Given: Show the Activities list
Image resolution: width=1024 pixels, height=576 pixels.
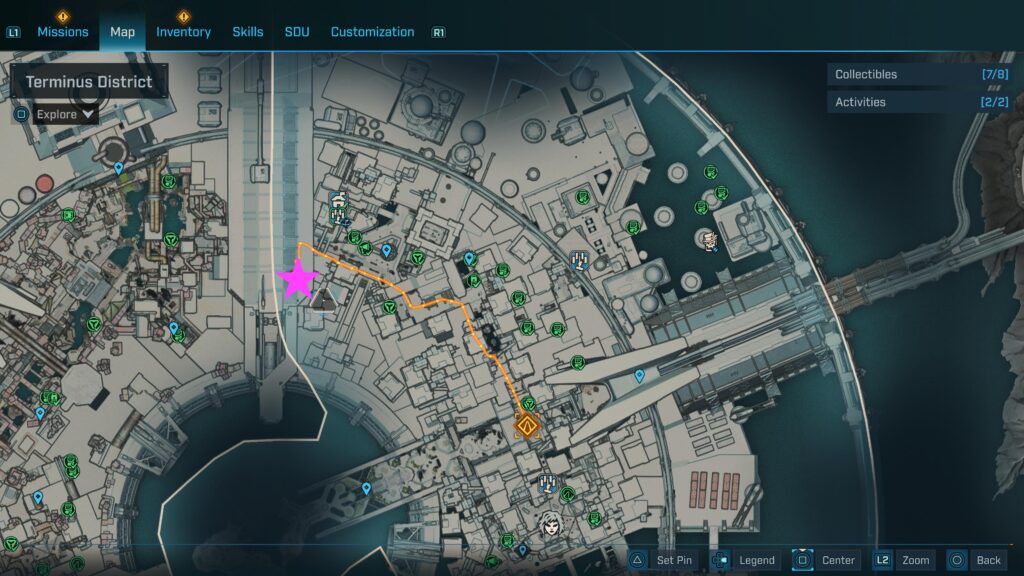Looking at the screenshot, I should (x=918, y=102).
